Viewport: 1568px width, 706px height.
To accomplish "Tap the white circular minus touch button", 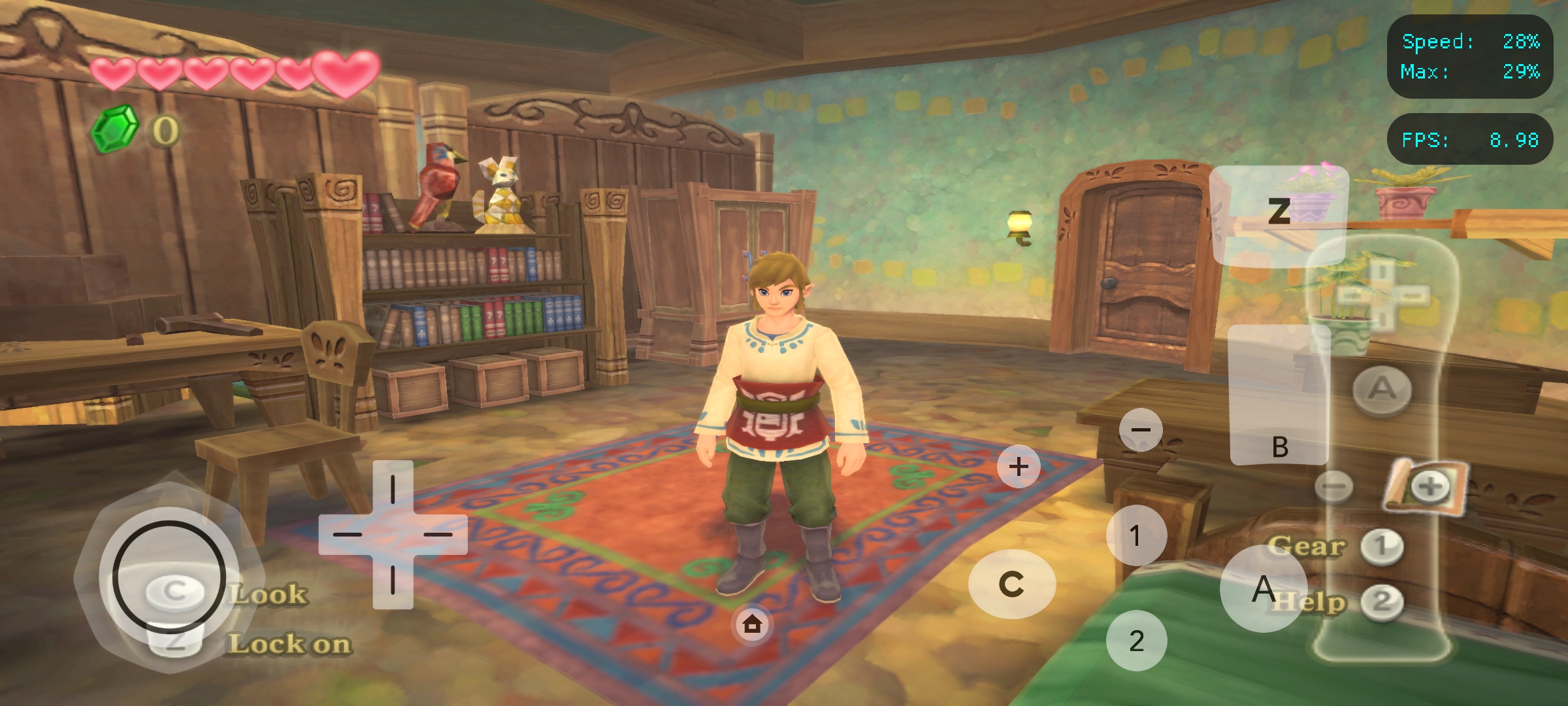I will [1141, 430].
